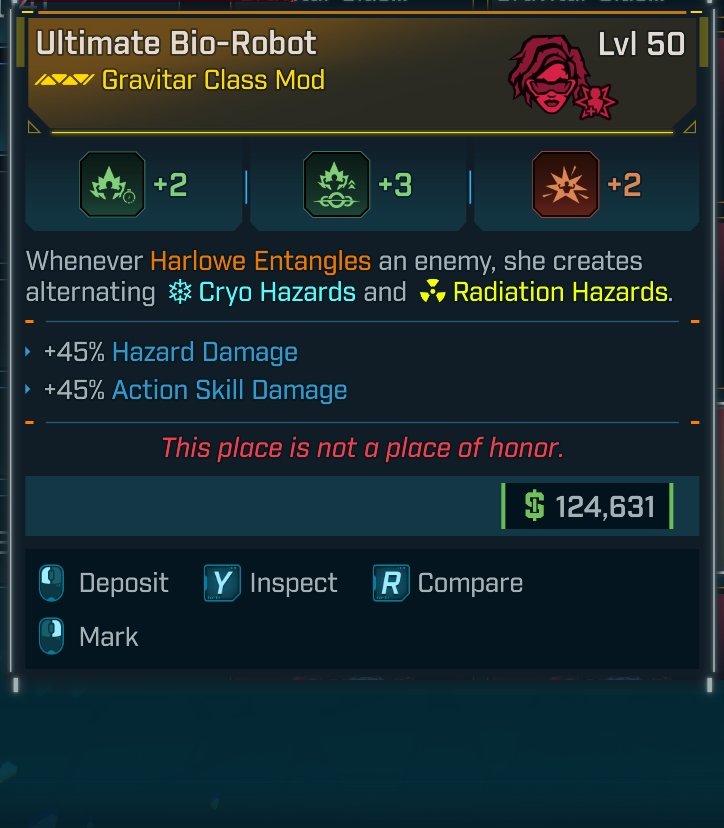This screenshot has width=724, height=828.
Task: Select the green skill icon with the clock
Action: 112,185
